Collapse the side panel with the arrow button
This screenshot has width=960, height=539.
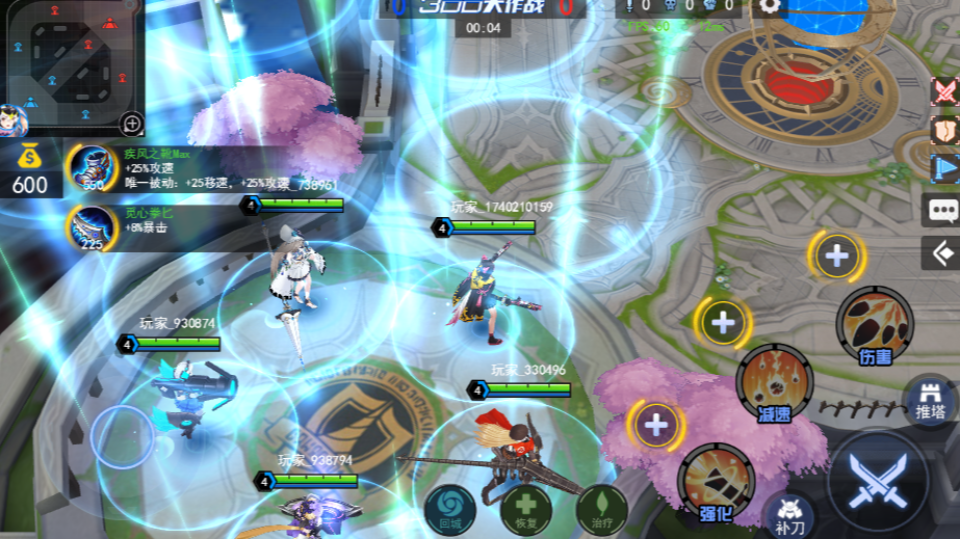coord(942,252)
